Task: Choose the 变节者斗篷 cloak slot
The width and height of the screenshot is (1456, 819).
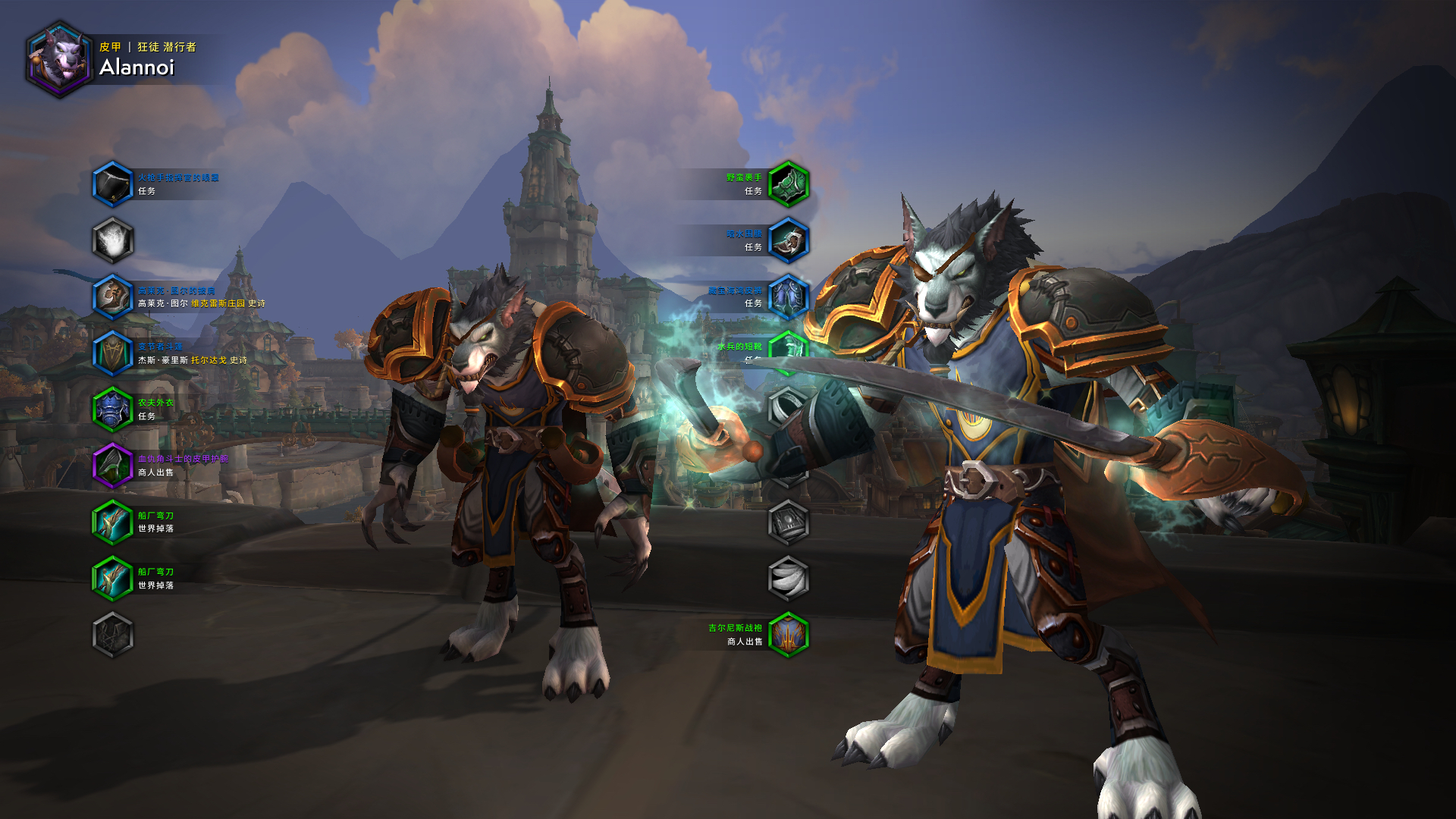Action: [113, 353]
